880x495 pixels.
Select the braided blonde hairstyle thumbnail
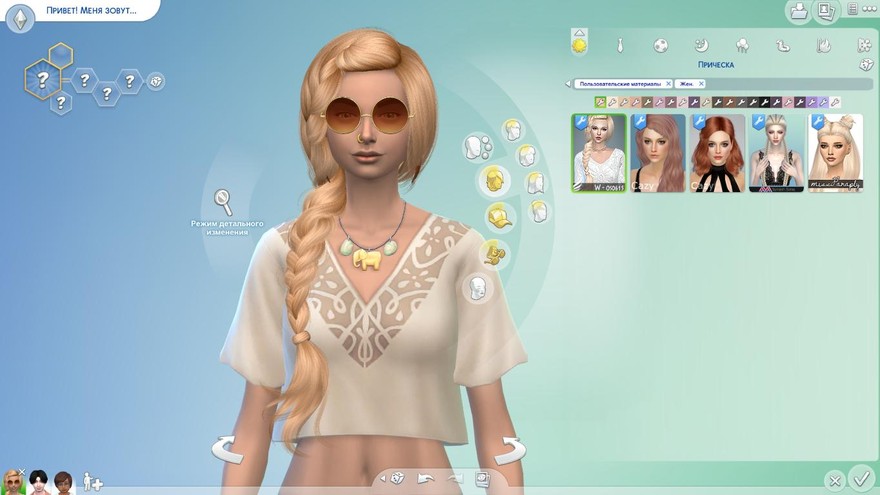(599, 153)
